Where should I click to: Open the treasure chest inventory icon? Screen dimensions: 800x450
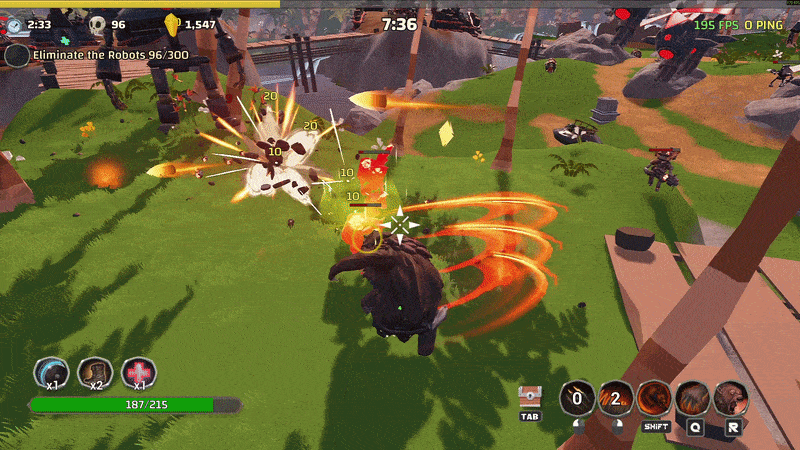click(x=530, y=397)
